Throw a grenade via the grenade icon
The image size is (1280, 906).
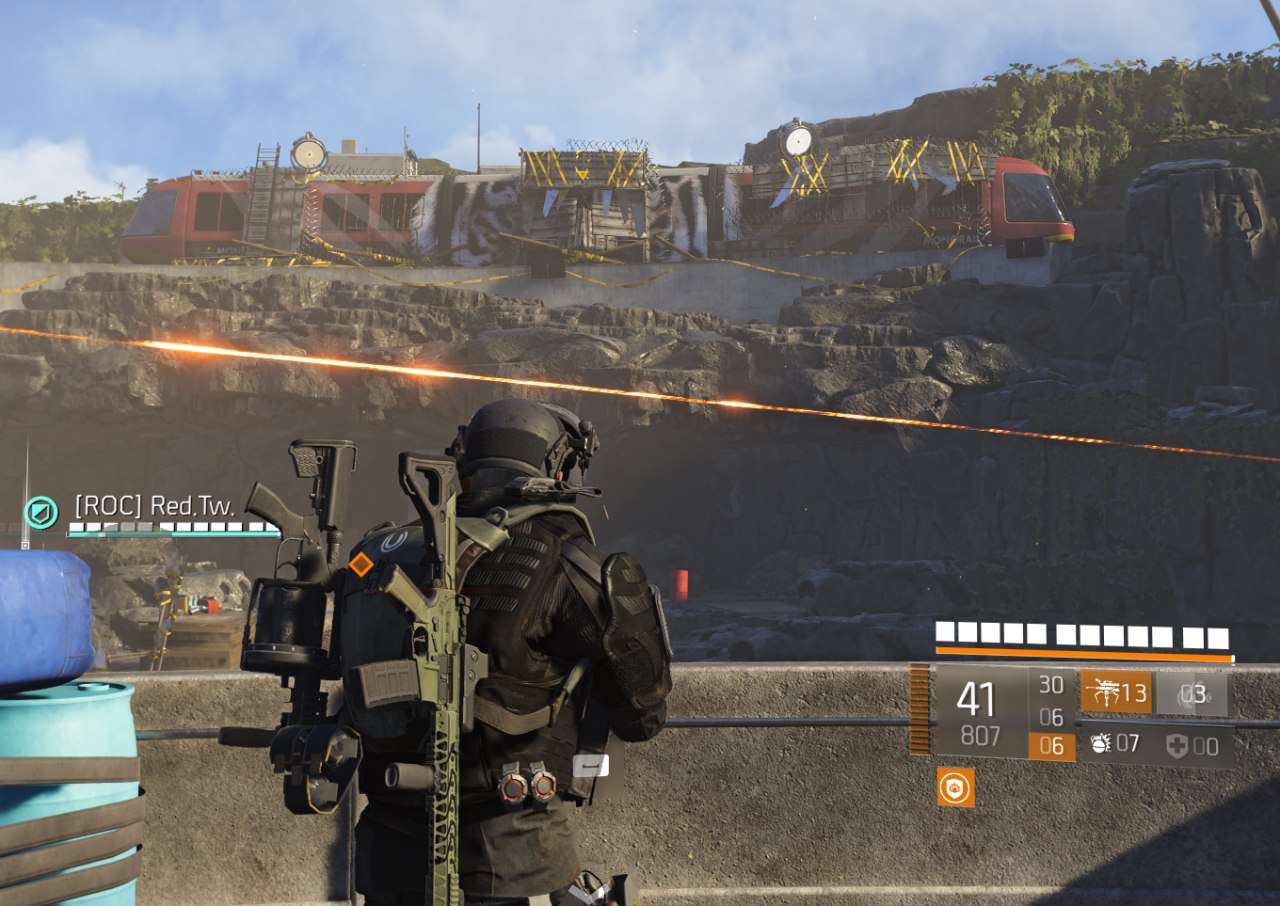coord(1101,744)
